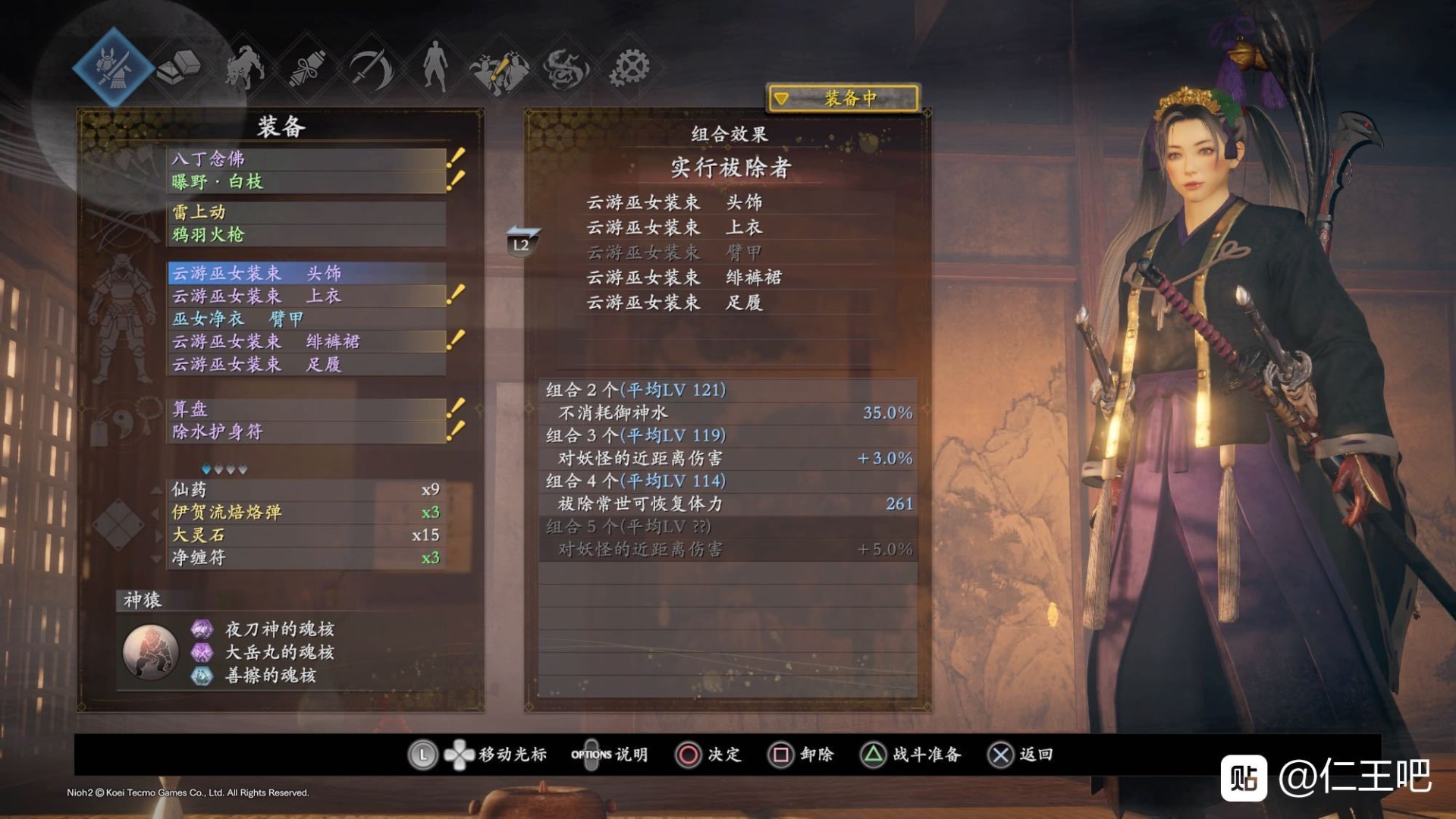Open the gear cog settings tab
1456x819 pixels.
(629, 67)
